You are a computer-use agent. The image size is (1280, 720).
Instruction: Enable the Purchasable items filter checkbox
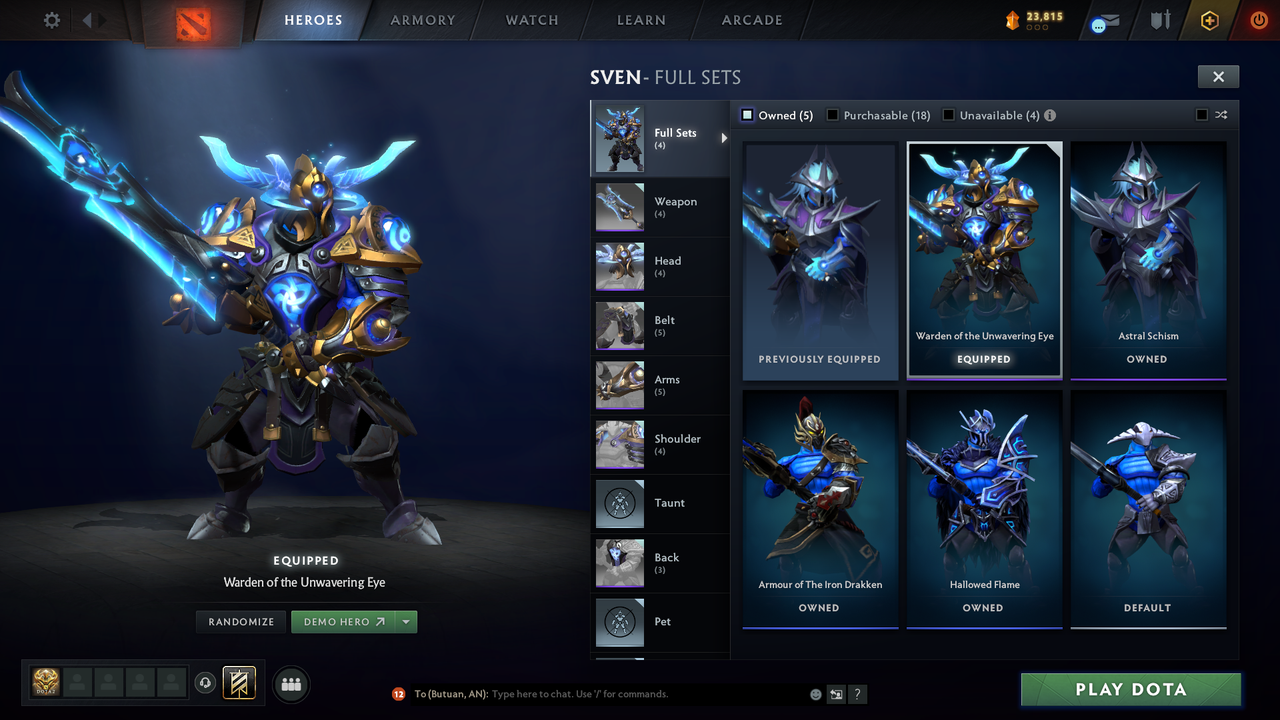[x=832, y=115]
